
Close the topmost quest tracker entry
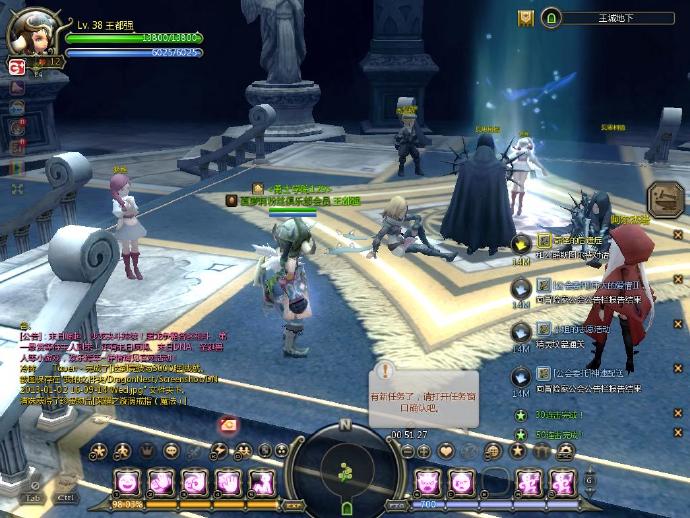(677, 235)
